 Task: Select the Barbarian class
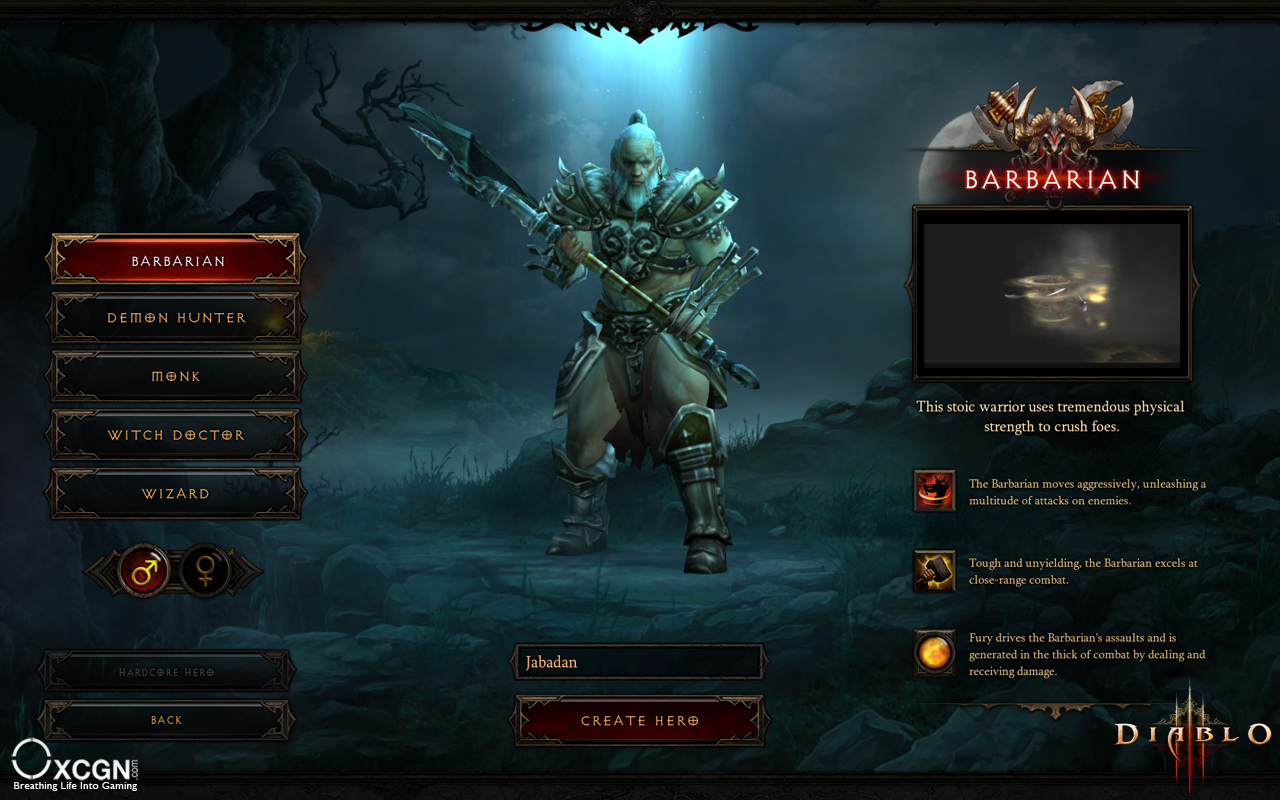176,260
